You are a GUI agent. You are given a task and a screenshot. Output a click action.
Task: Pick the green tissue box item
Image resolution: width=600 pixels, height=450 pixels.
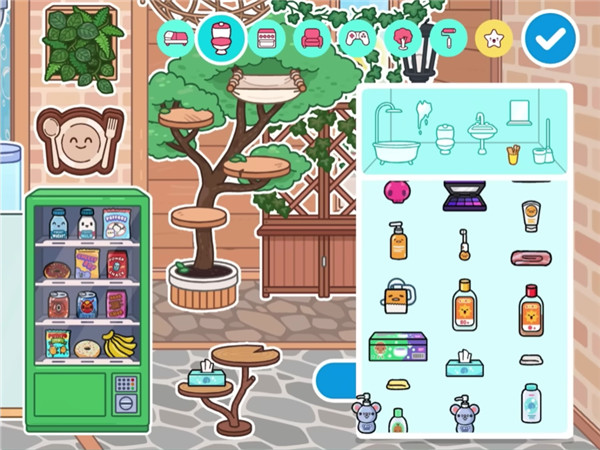coord(398,346)
